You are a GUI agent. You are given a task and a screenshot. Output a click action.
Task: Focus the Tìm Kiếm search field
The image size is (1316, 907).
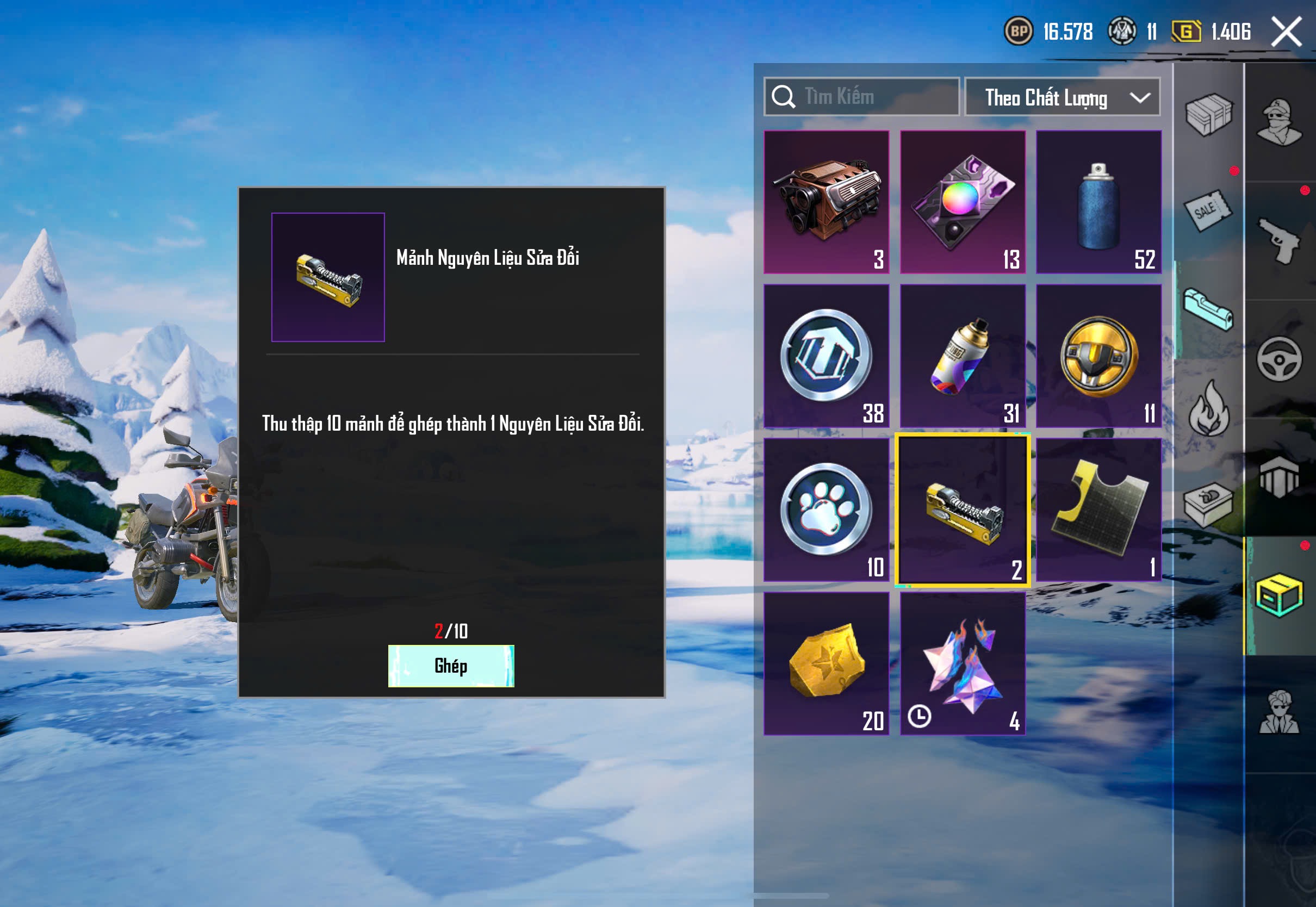tap(870, 97)
